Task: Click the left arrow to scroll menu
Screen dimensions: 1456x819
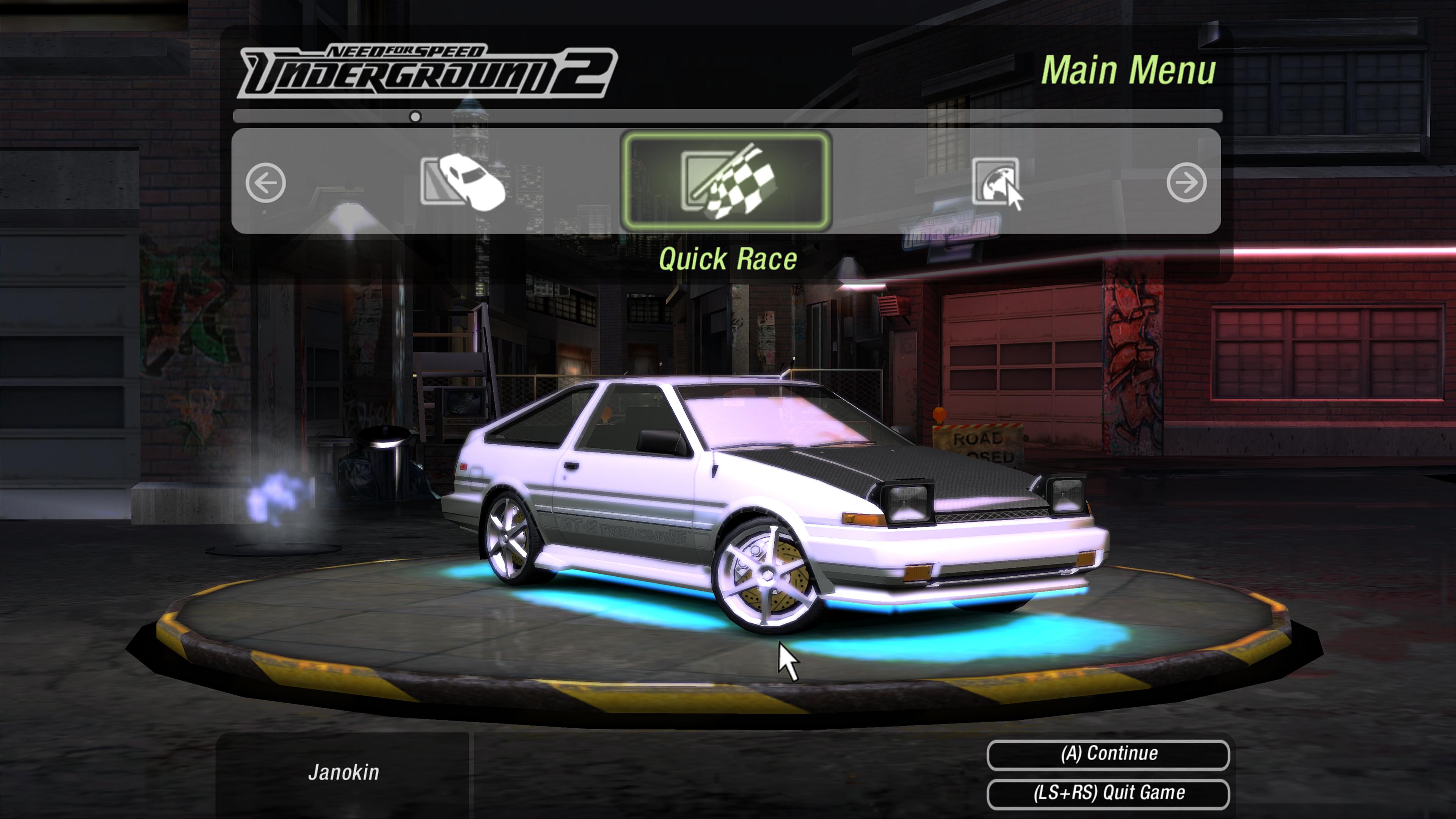Action: [266, 182]
